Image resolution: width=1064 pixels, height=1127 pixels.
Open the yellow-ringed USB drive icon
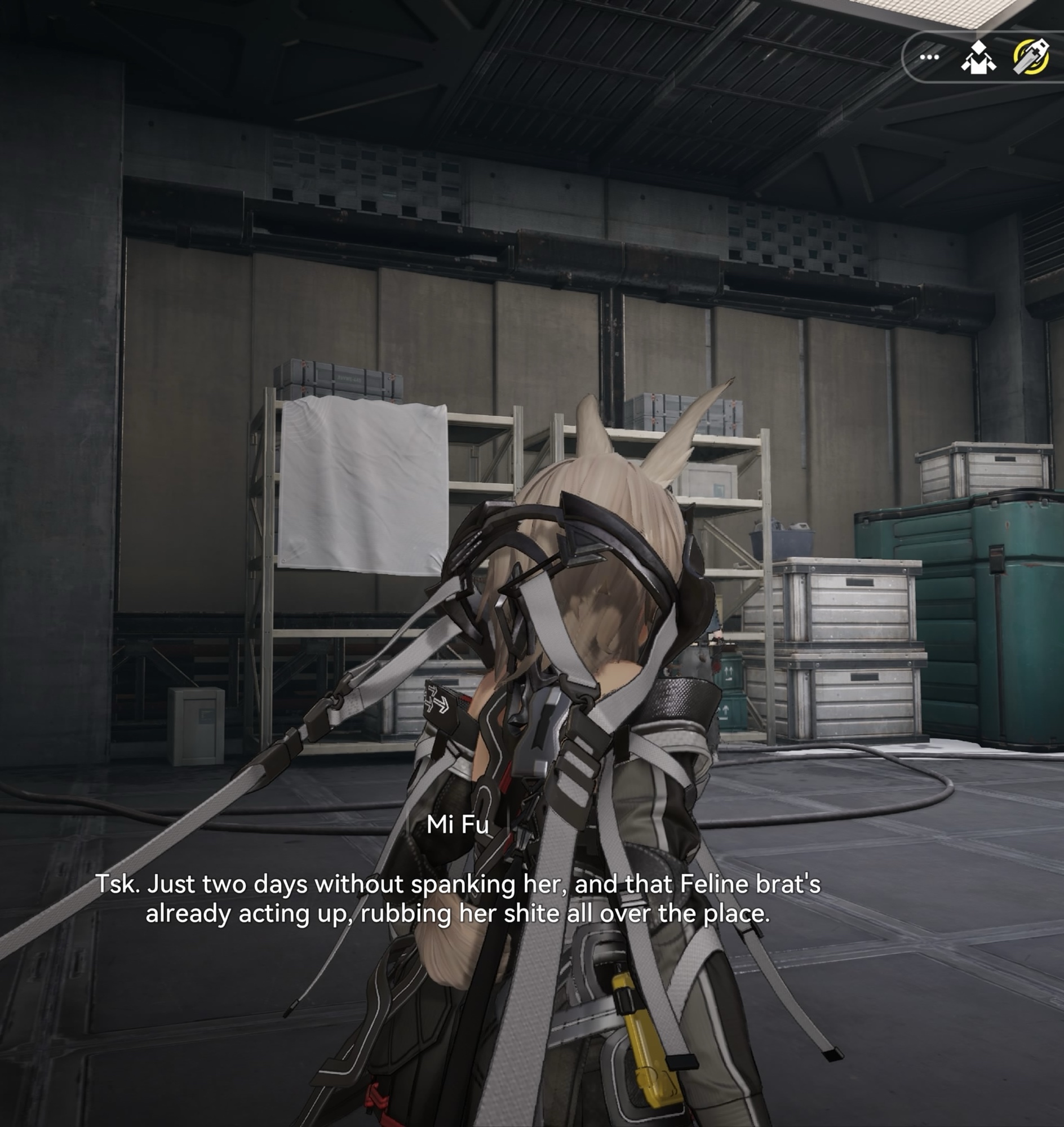tap(1031, 57)
